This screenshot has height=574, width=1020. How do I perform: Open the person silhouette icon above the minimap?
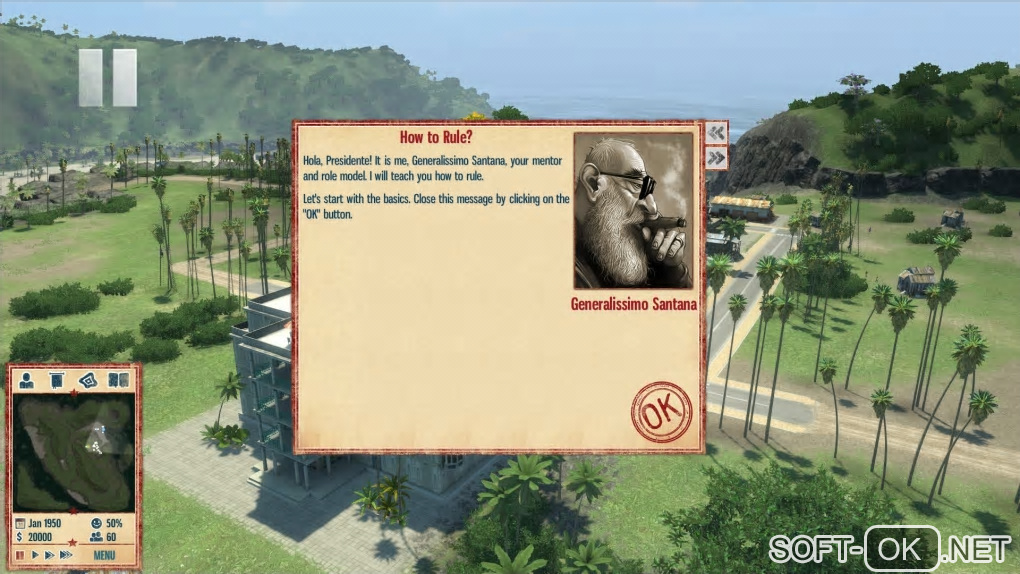27,380
